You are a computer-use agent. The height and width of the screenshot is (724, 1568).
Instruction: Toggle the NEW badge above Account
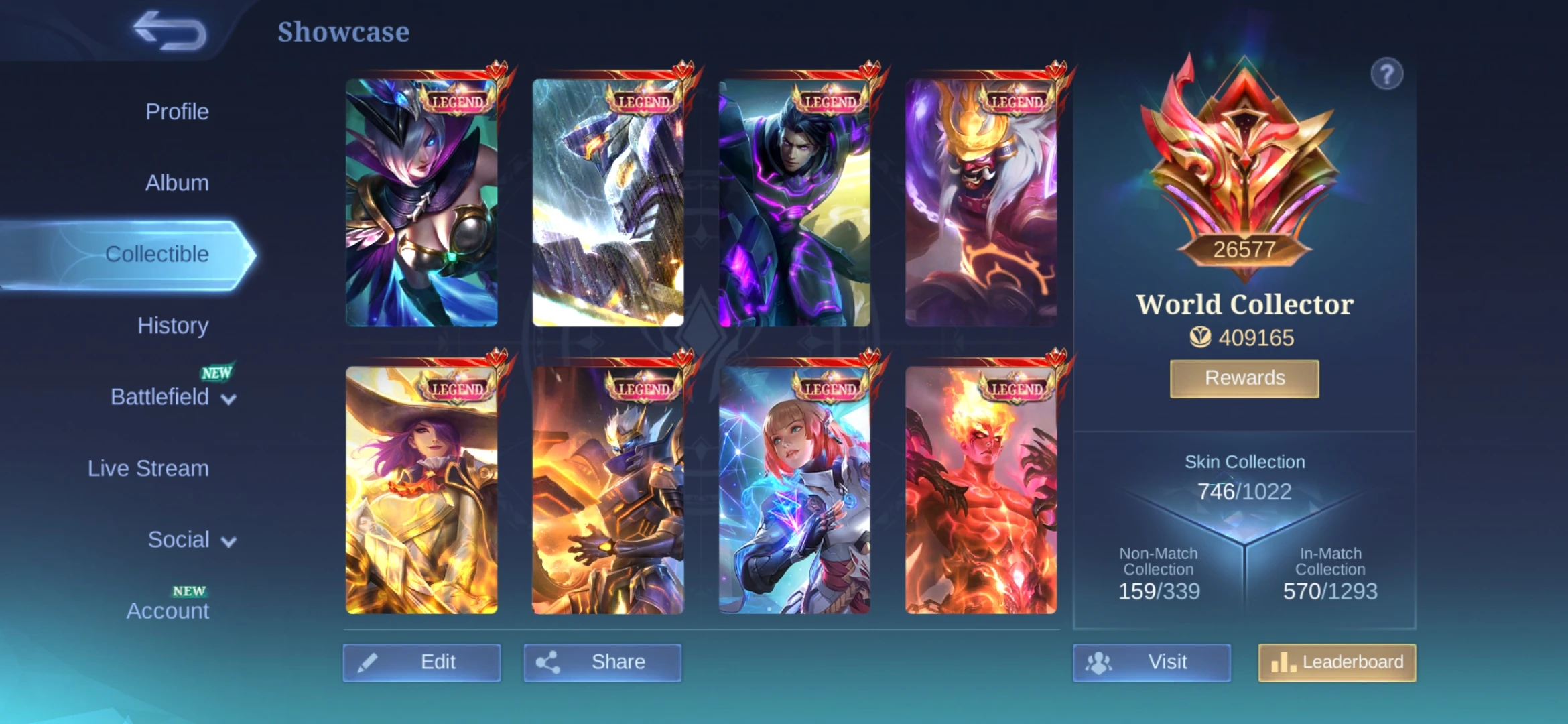[190, 591]
